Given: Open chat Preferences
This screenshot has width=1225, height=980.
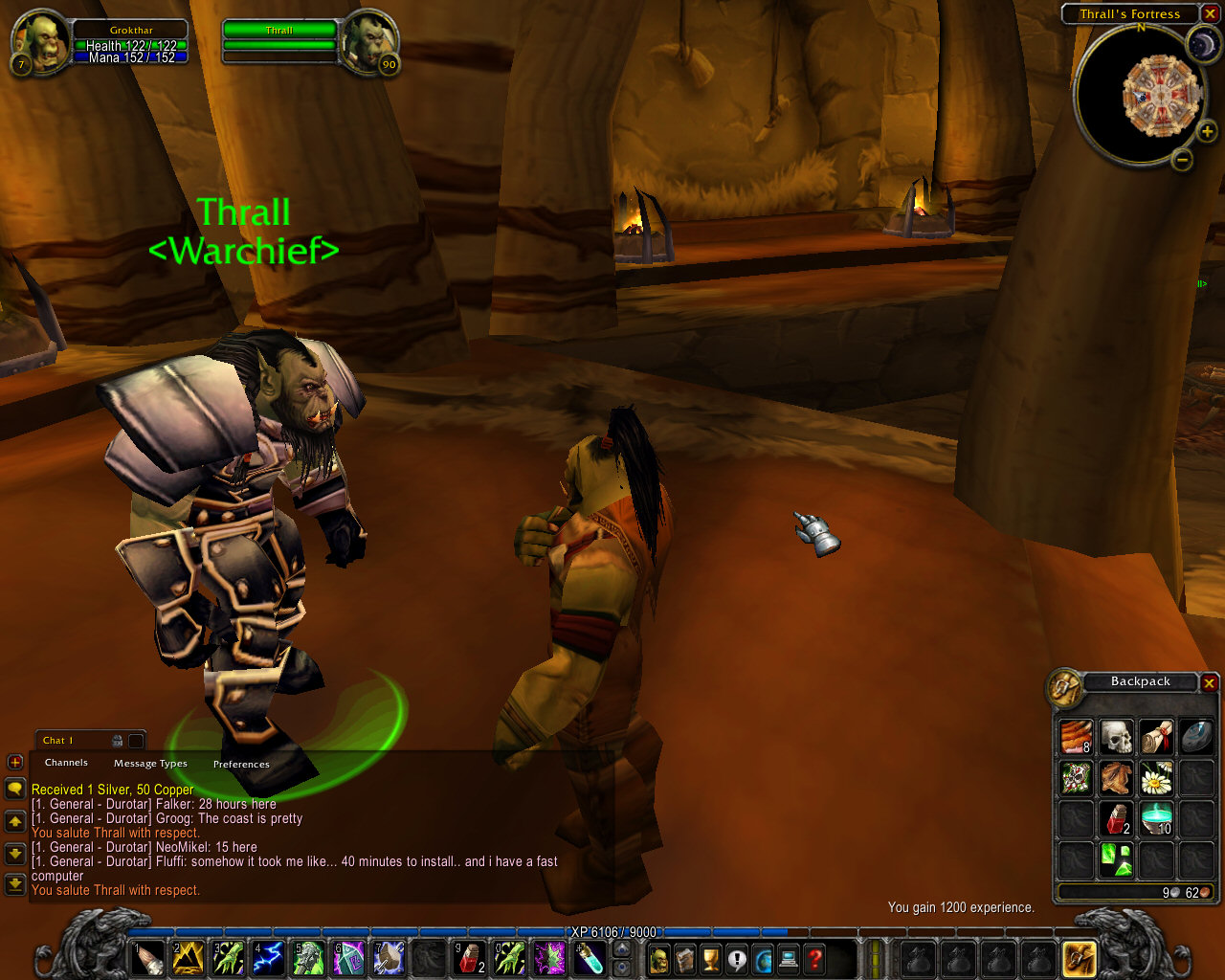Looking at the screenshot, I should coord(241,764).
